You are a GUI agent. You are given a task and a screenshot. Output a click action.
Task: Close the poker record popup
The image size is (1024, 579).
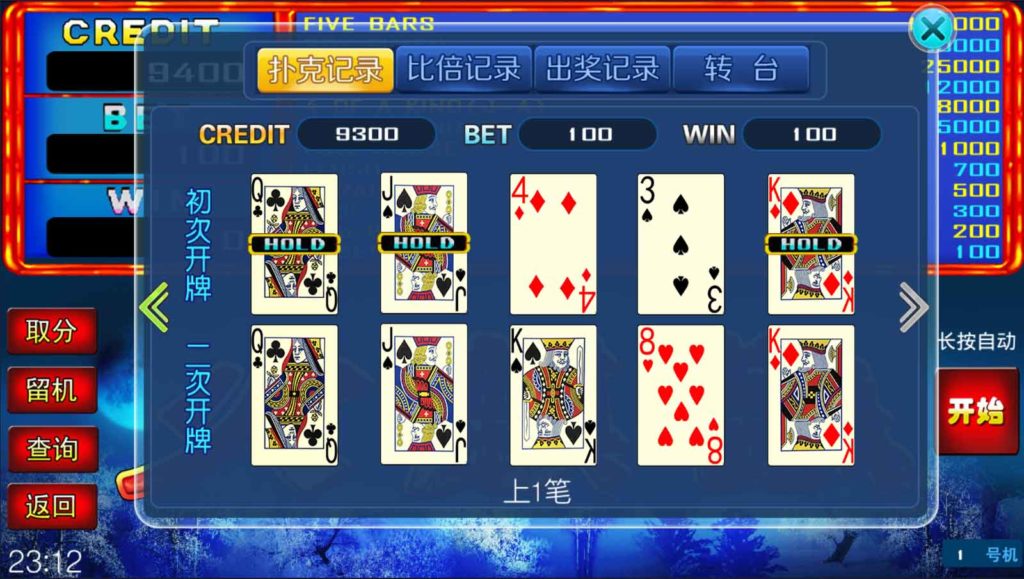931,30
